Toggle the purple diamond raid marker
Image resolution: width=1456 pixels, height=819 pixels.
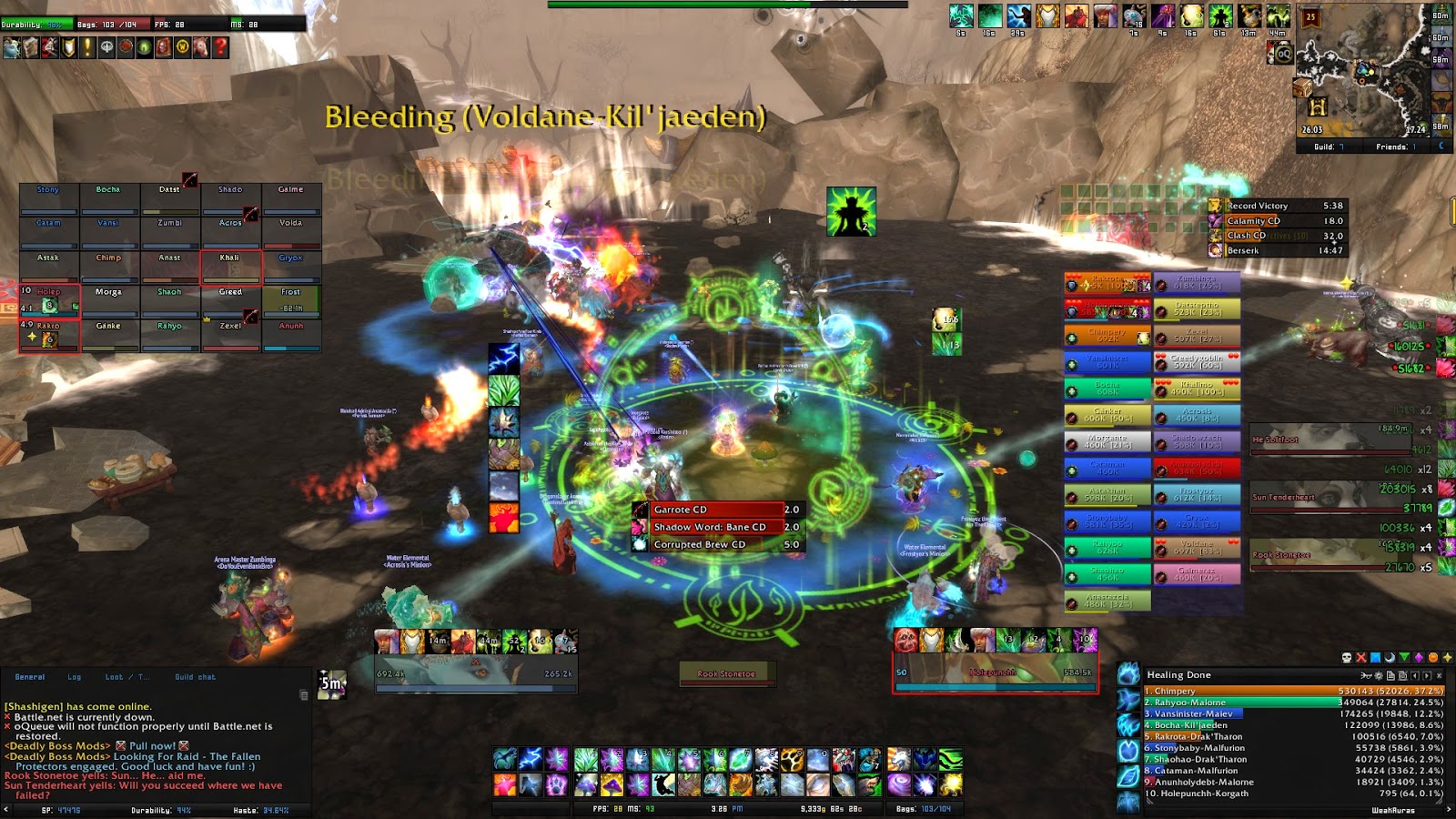click(1420, 657)
